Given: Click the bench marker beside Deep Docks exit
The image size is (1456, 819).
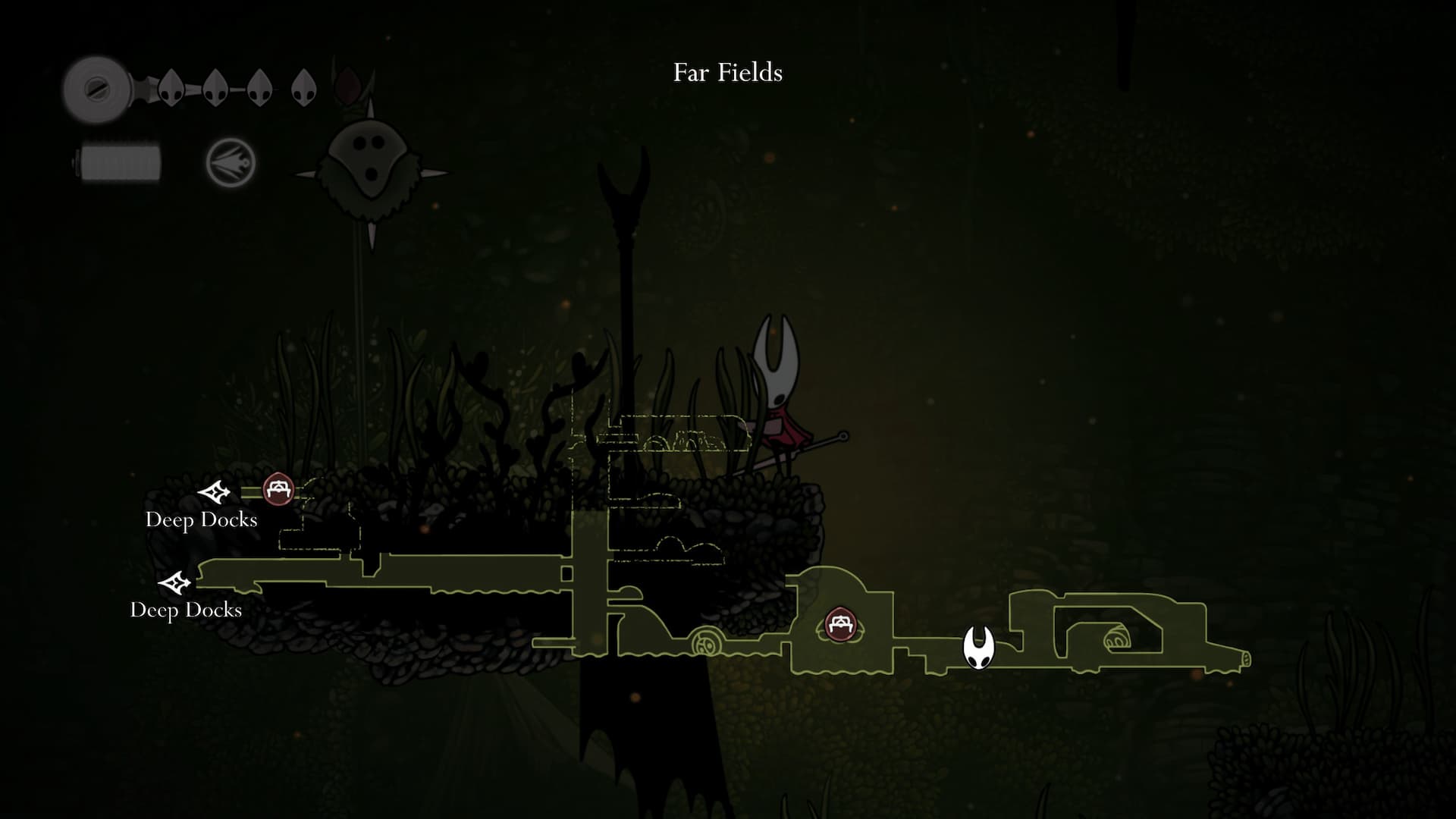Looking at the screenshot, I should tap(278, 489).
